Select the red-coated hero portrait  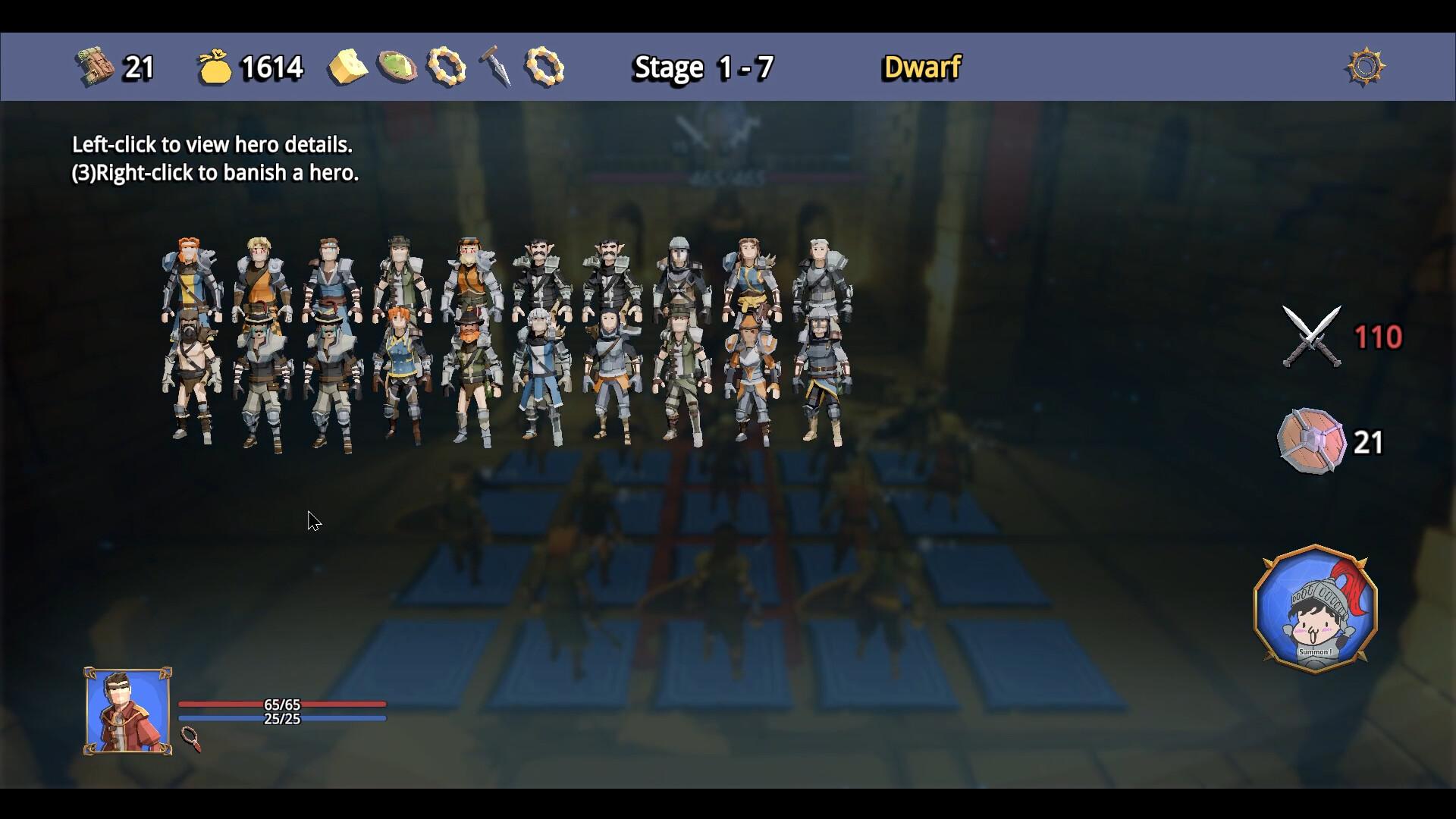(x=127, y=711)
